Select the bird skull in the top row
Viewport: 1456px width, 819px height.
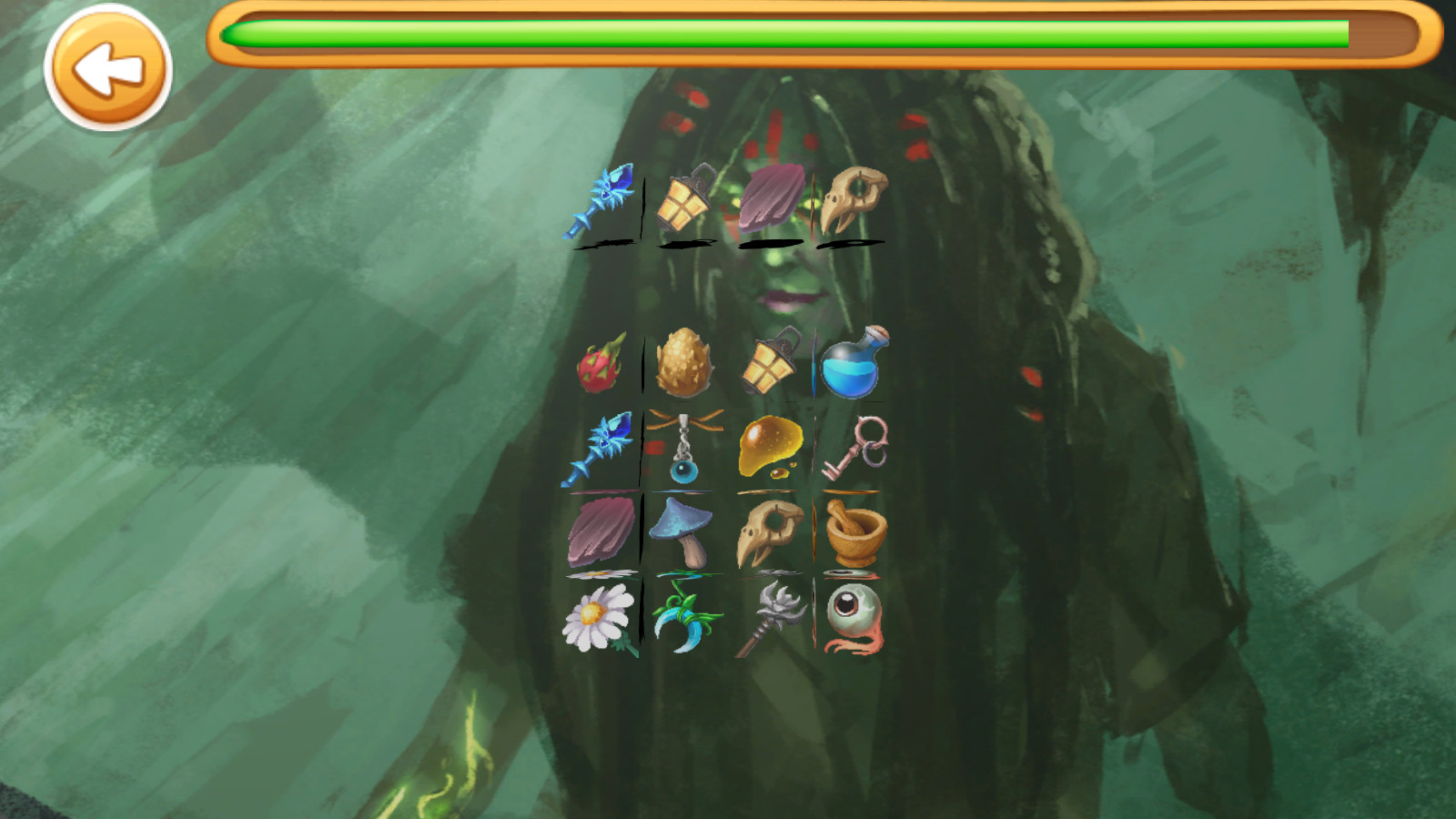[x=850, y=200]
